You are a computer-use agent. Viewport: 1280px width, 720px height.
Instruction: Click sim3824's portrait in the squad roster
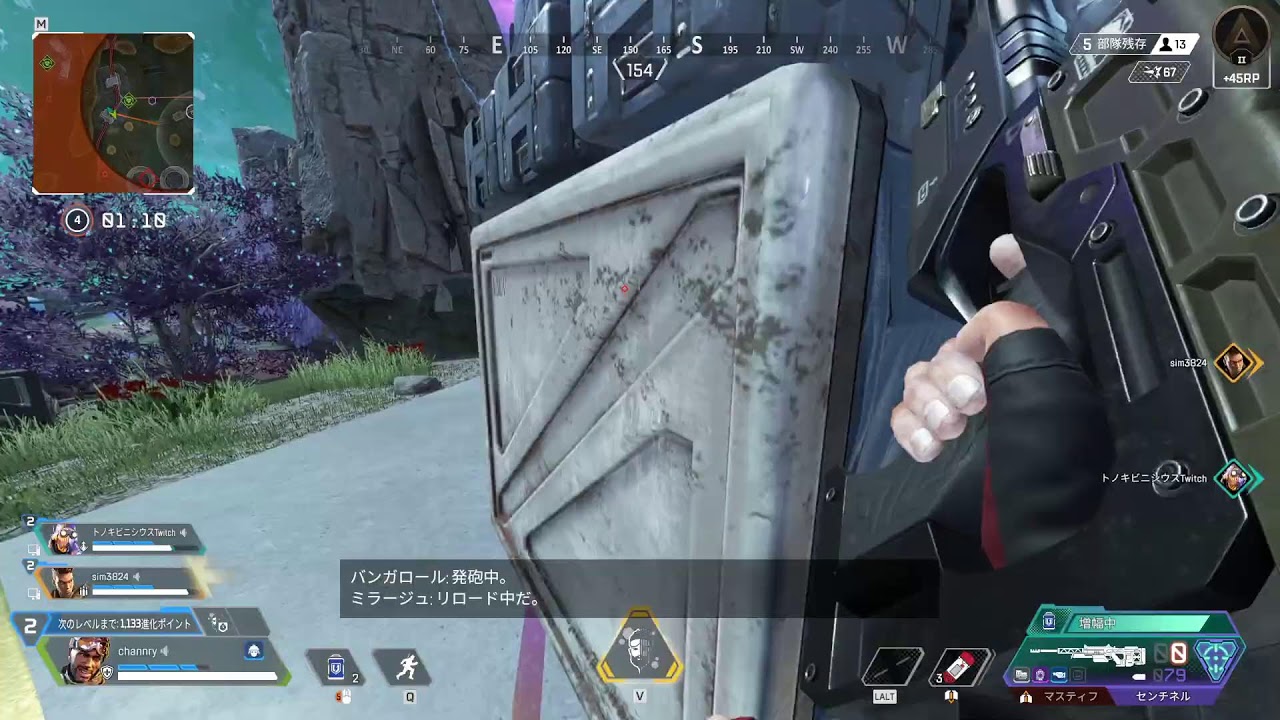[63, 582]
